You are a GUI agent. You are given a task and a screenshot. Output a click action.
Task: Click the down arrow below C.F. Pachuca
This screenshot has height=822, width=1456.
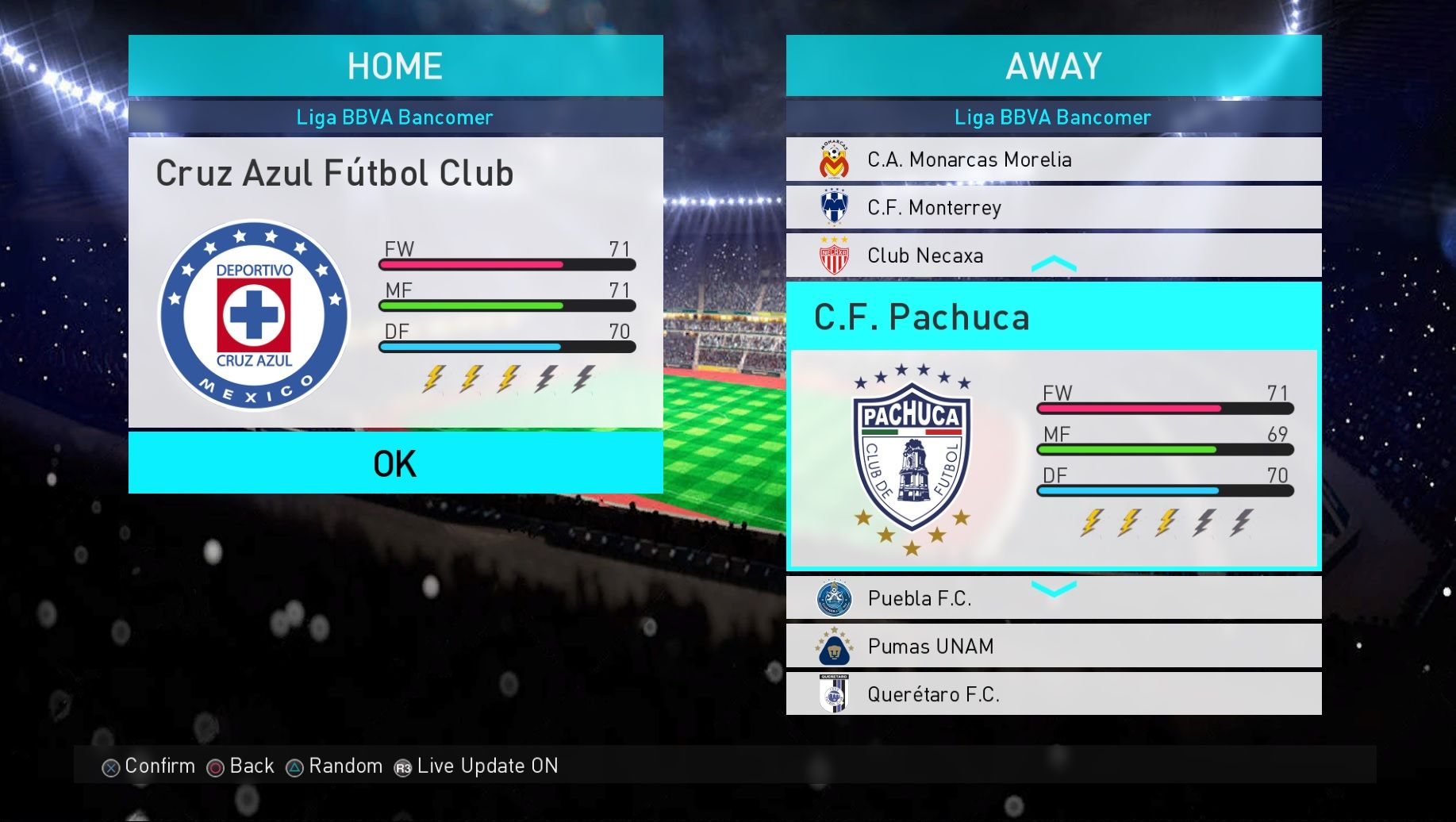coord(1054,588)
